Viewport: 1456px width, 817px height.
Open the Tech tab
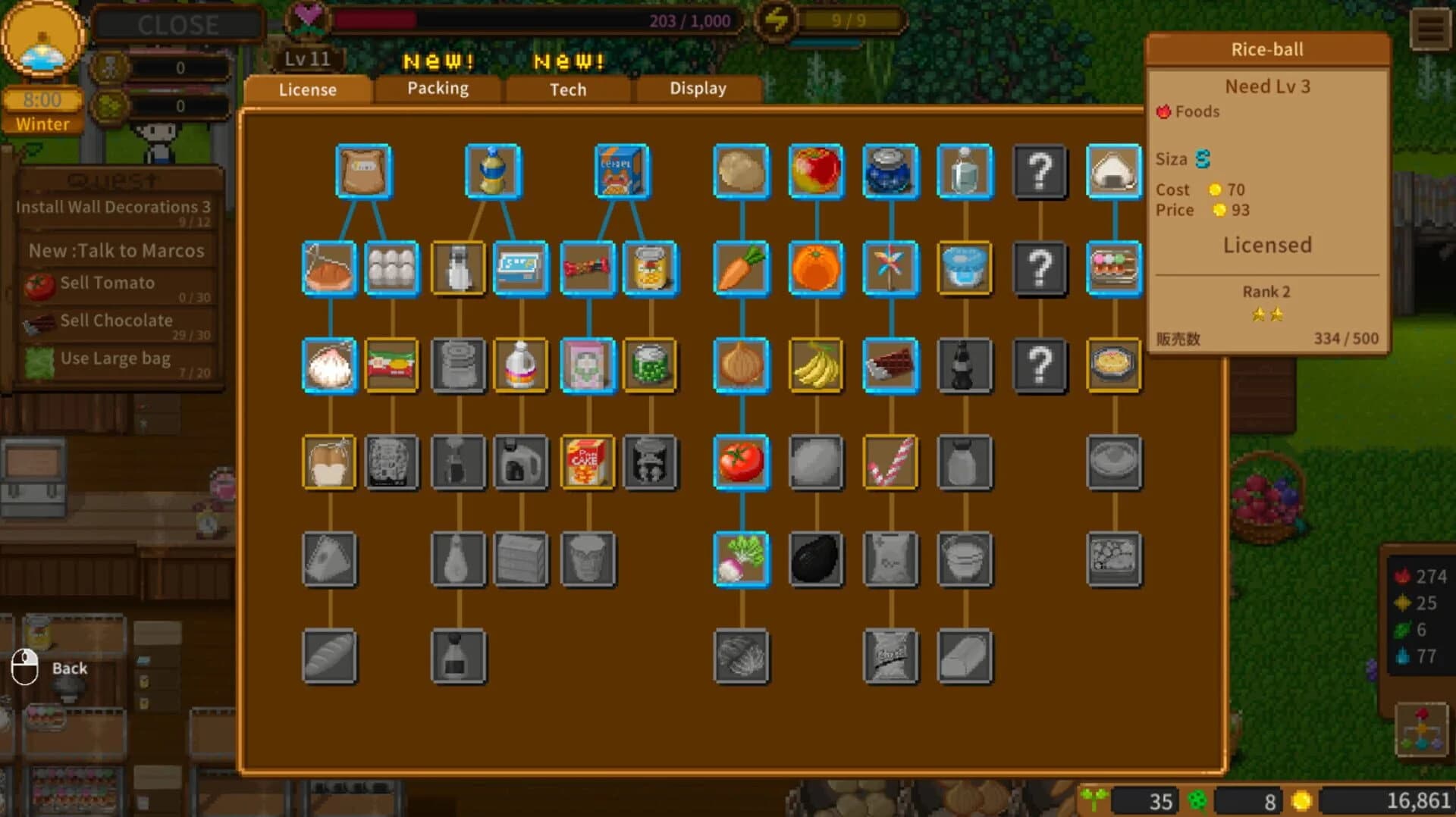(567, 89)
